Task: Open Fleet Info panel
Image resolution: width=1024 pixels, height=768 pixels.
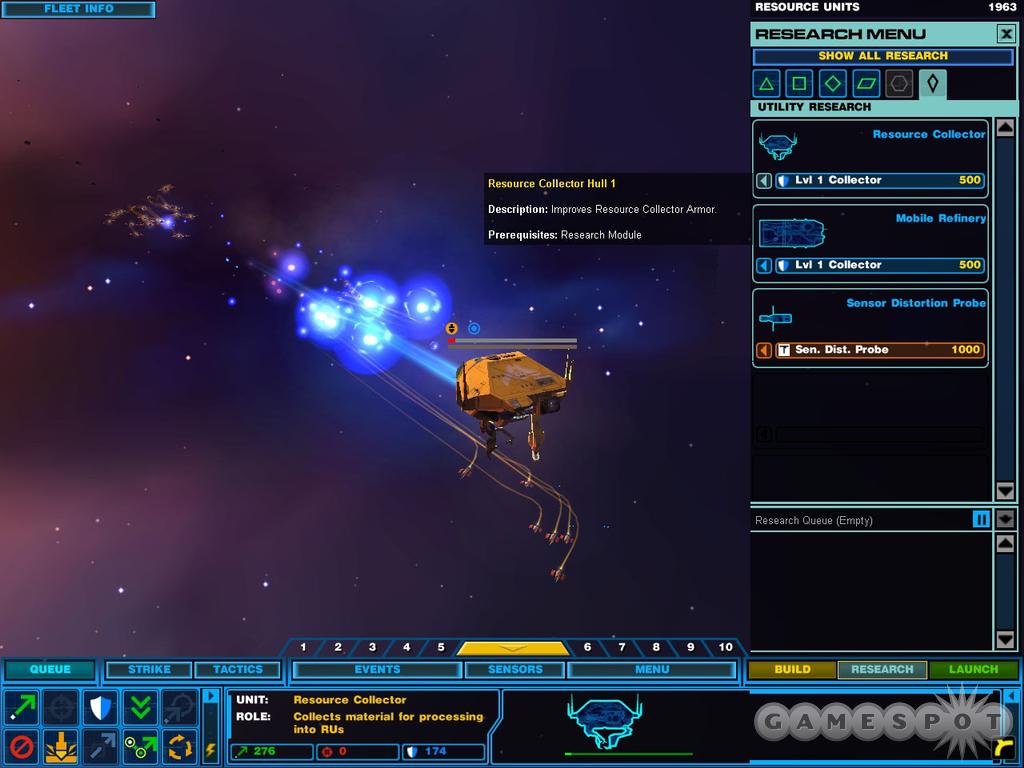Action: pos(78,9)
